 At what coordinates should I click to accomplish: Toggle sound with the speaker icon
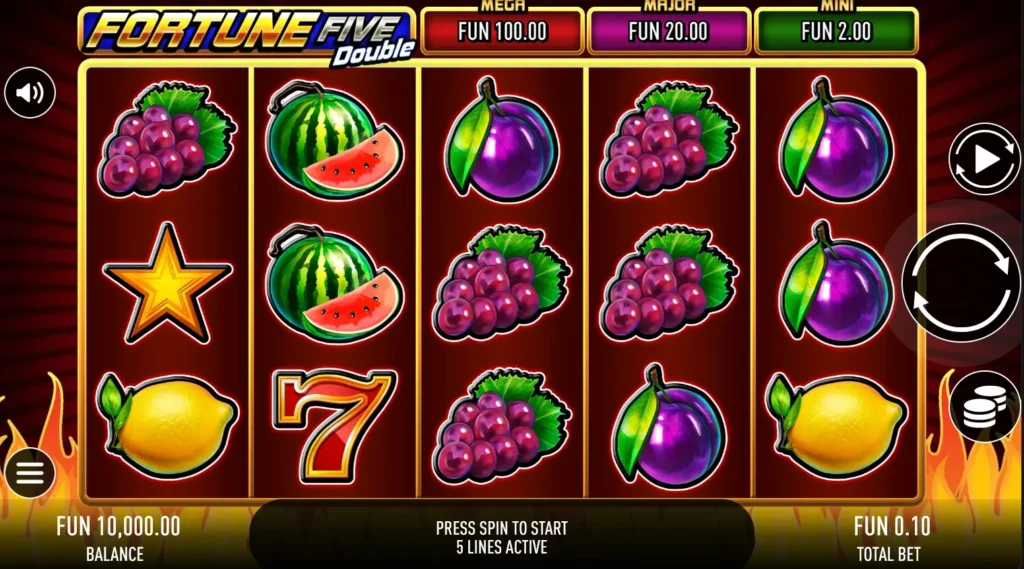click(30, 93)
